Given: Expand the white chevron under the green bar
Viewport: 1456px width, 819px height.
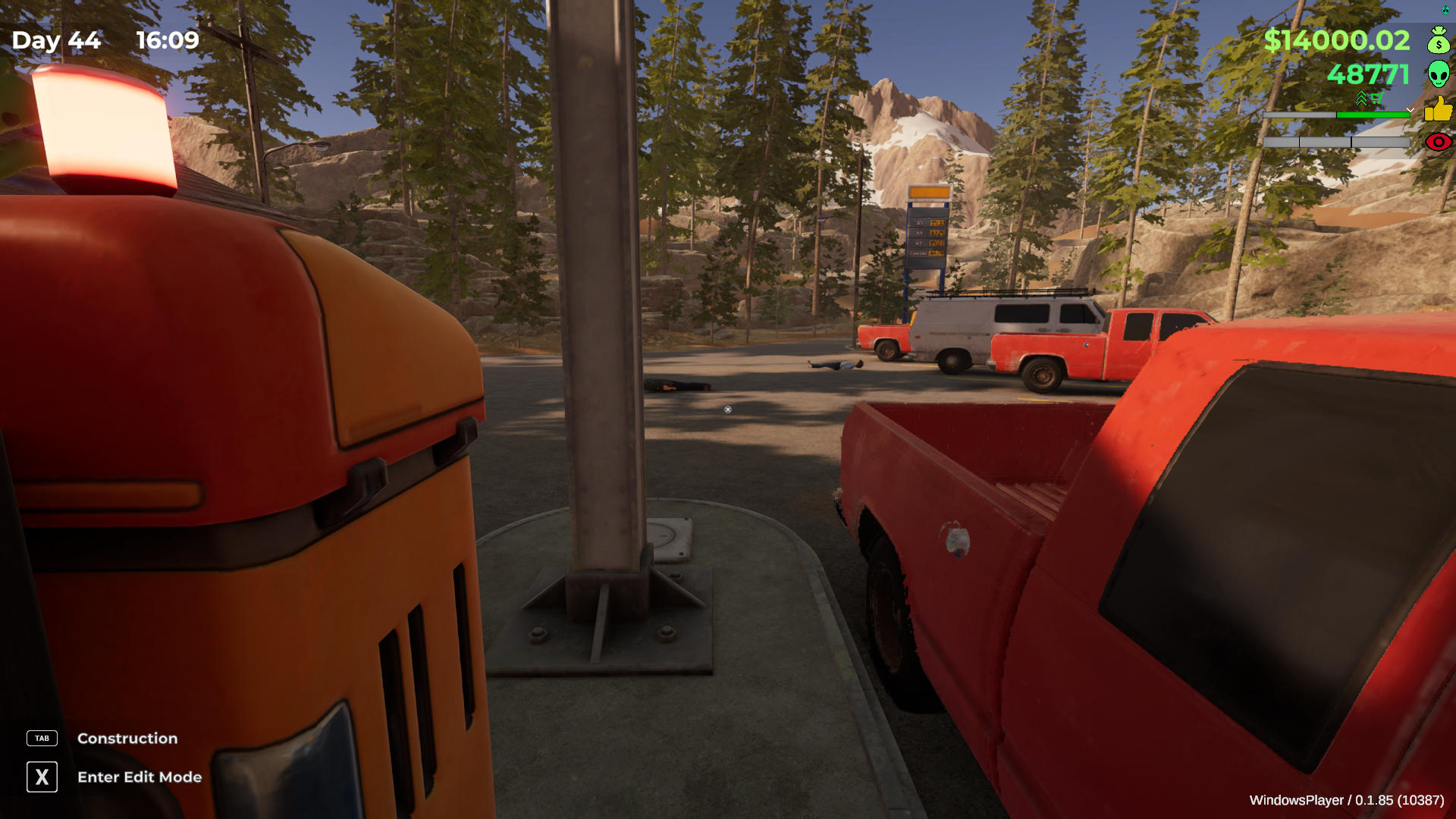Looking at the screenshot, I should coord(1410,110).
